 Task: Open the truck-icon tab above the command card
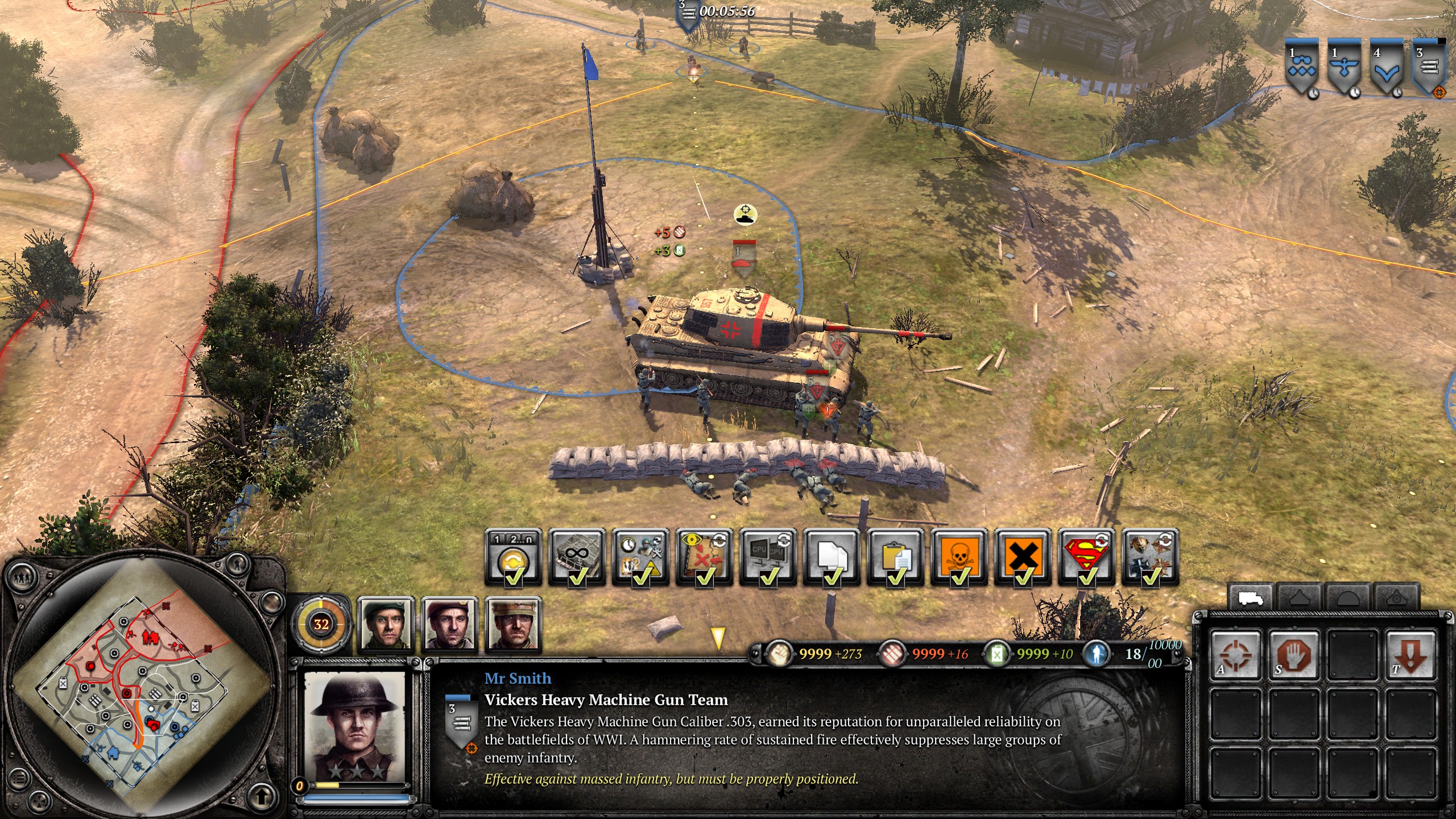[1250, 598]
